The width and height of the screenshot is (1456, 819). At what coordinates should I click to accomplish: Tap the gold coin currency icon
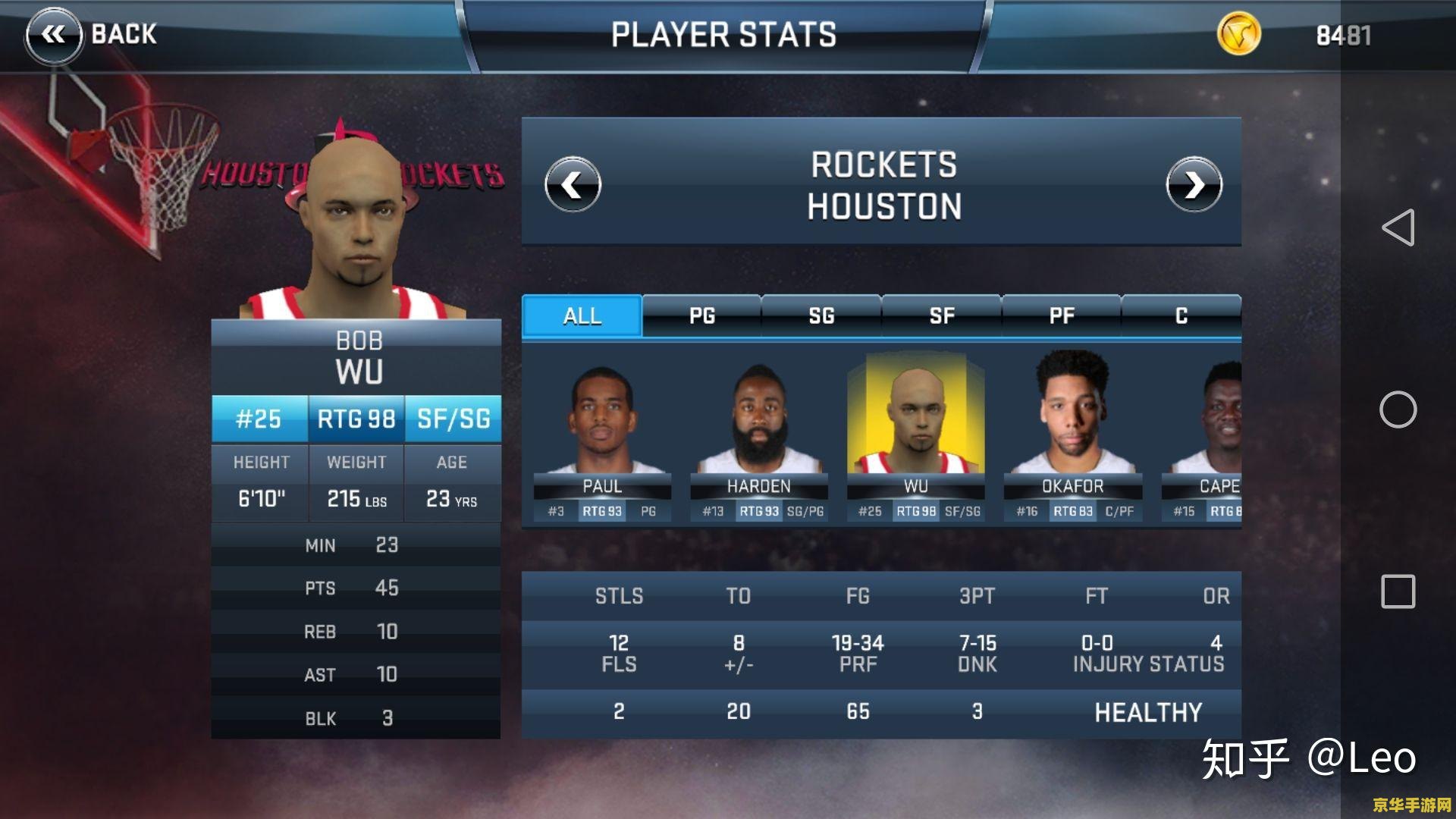(x=1238, y=34)
